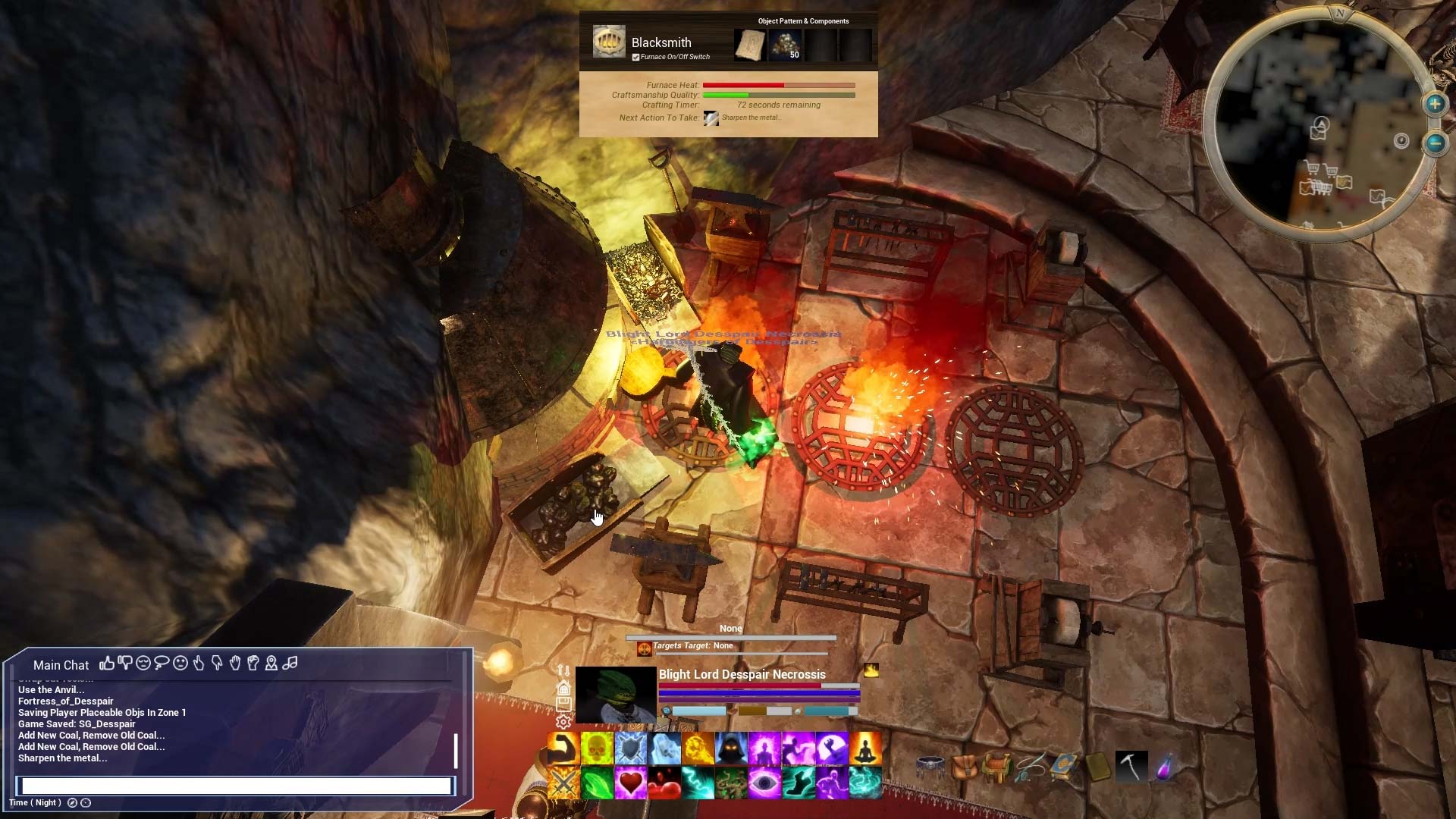
Task: Select the ore component slot with 50
Action: (785, 45)
